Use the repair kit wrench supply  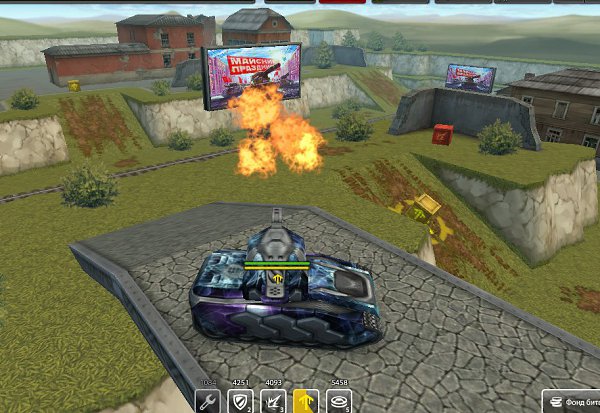coord(209,402)
